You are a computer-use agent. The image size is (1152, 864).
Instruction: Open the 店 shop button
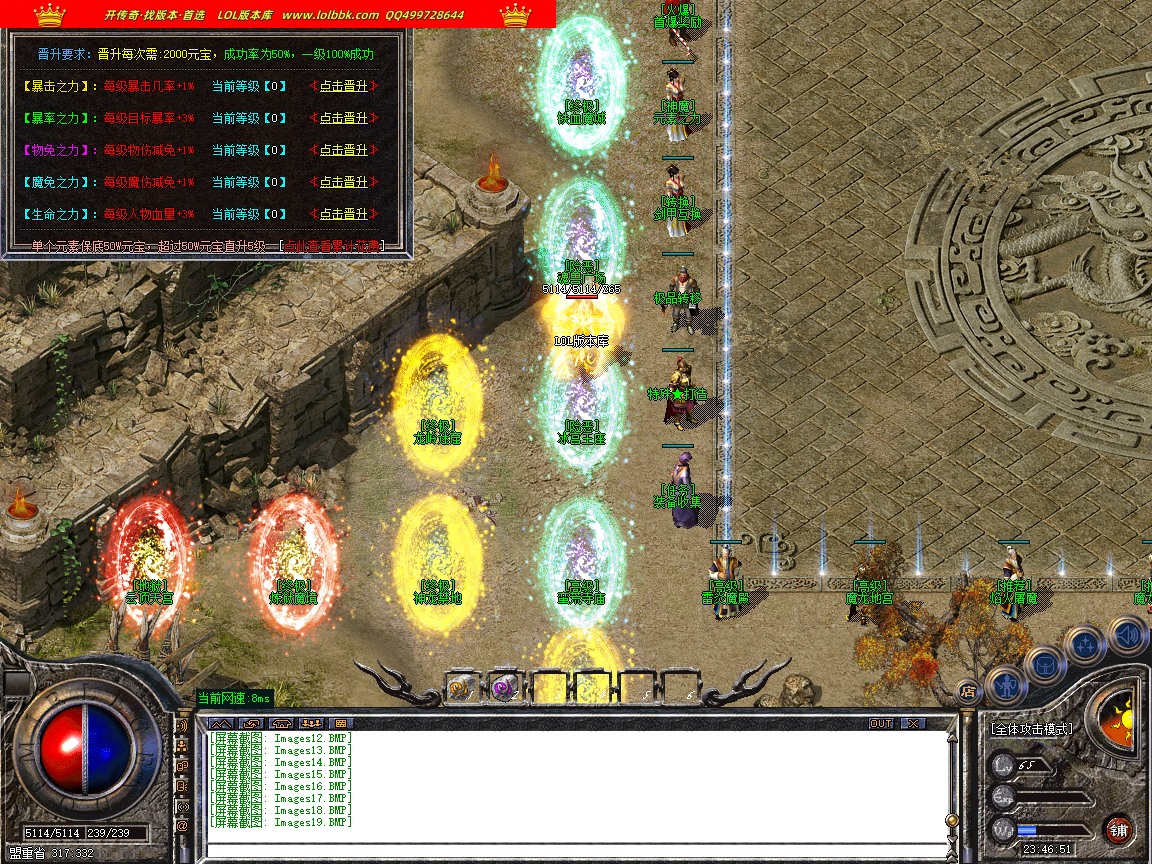click(x=968, y=690)
